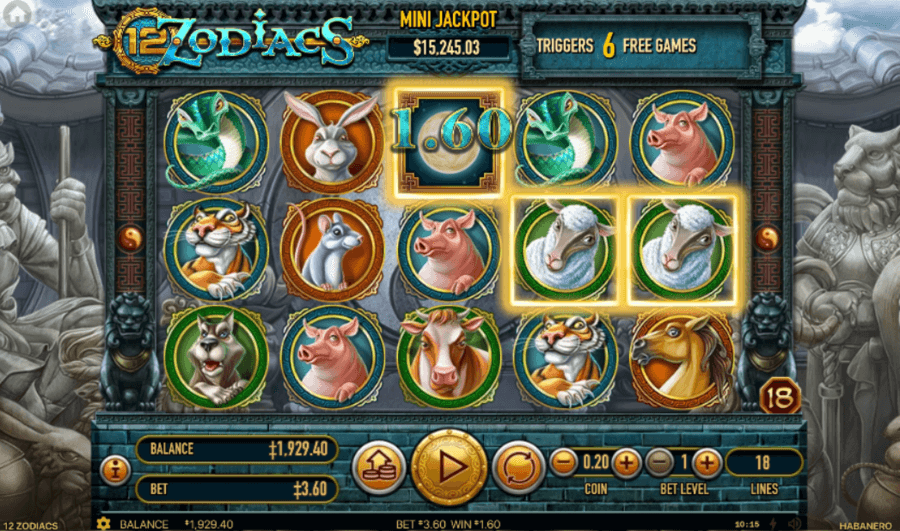900x531 pixels.
Task: Lower the bet level
Action: [x=659, y=462]
